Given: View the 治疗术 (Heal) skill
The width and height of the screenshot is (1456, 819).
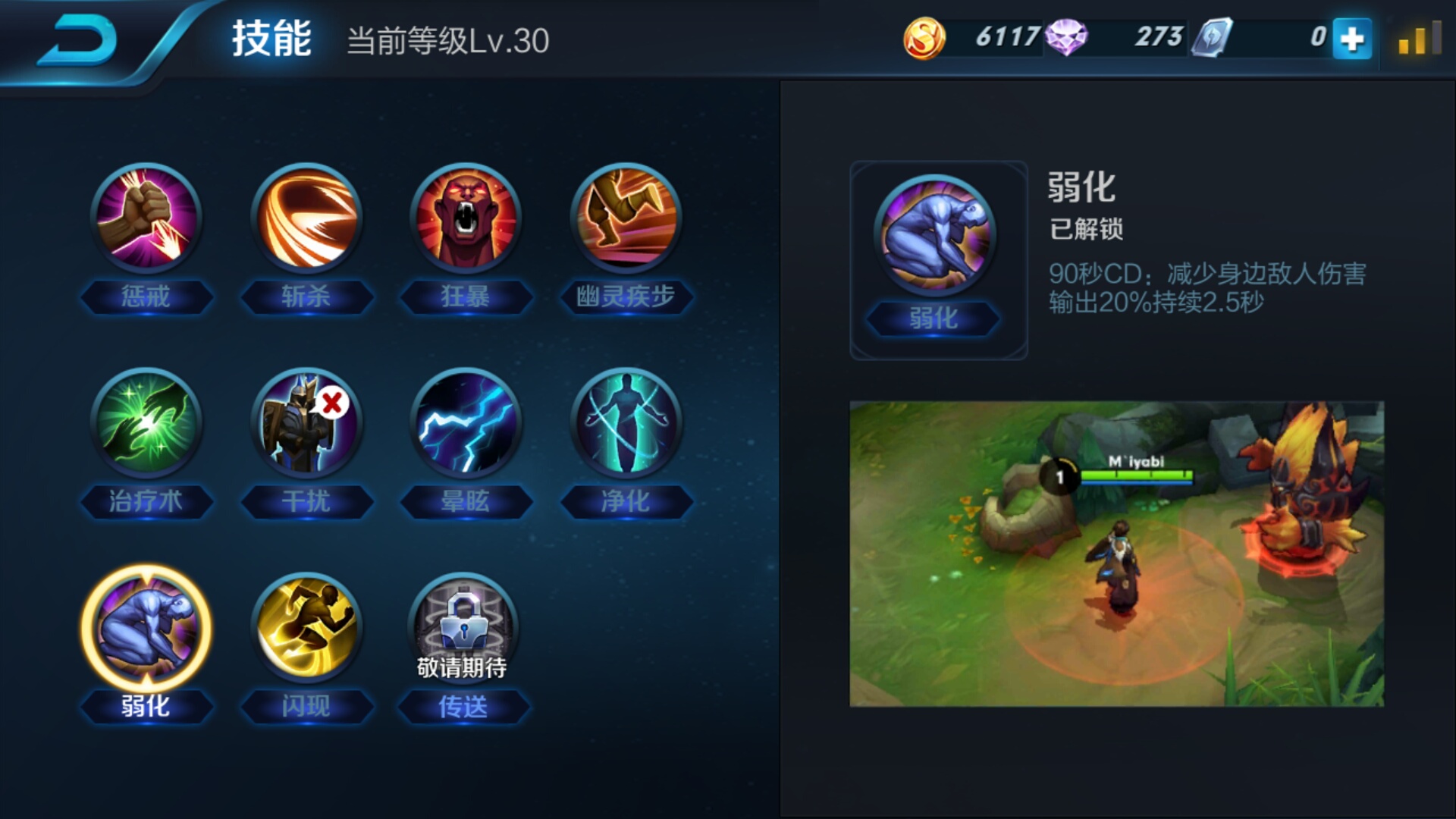Looking at the screenshot, I should [x=146, y=425].
